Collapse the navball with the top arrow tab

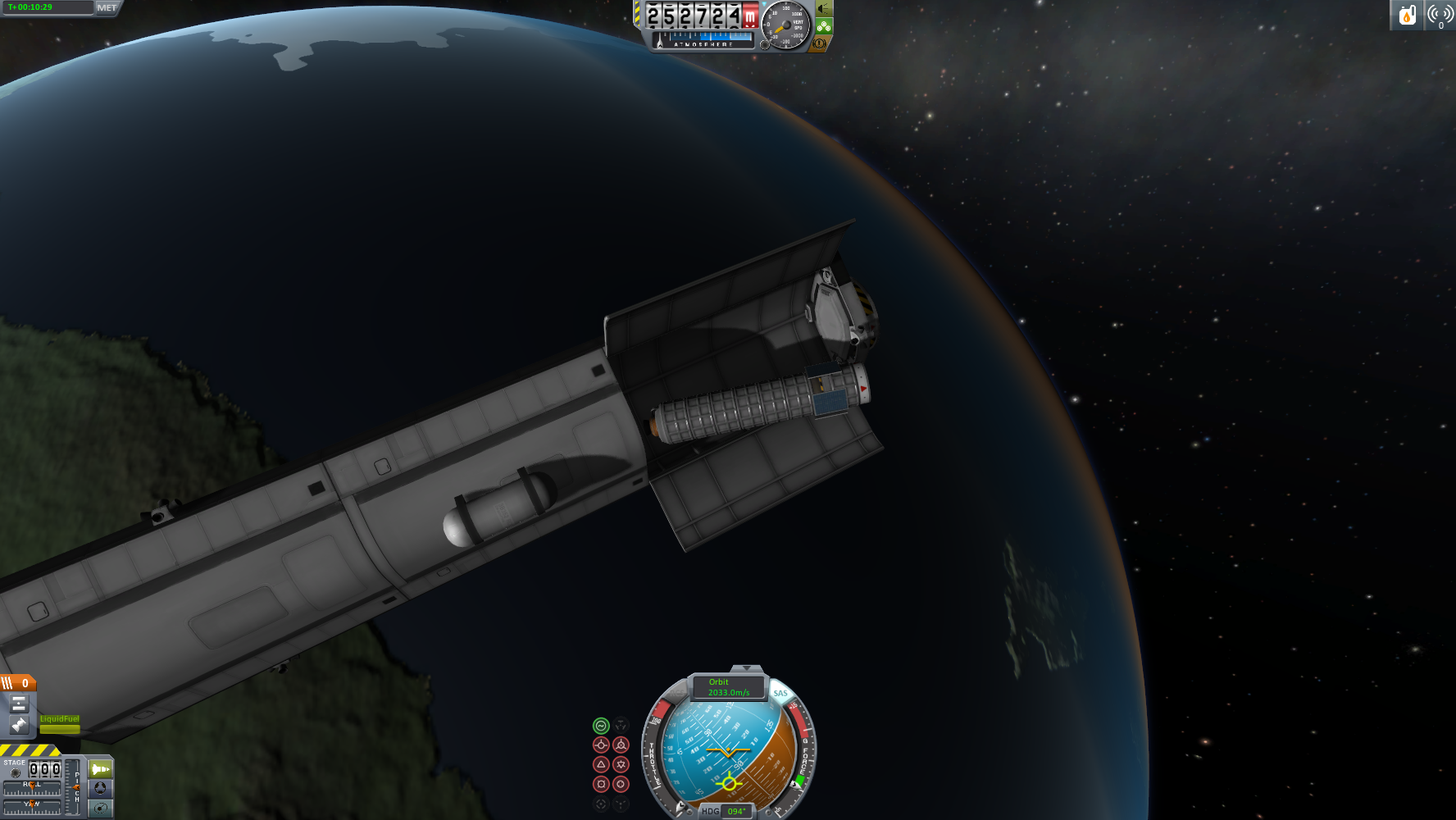click(x=746, y=670)
